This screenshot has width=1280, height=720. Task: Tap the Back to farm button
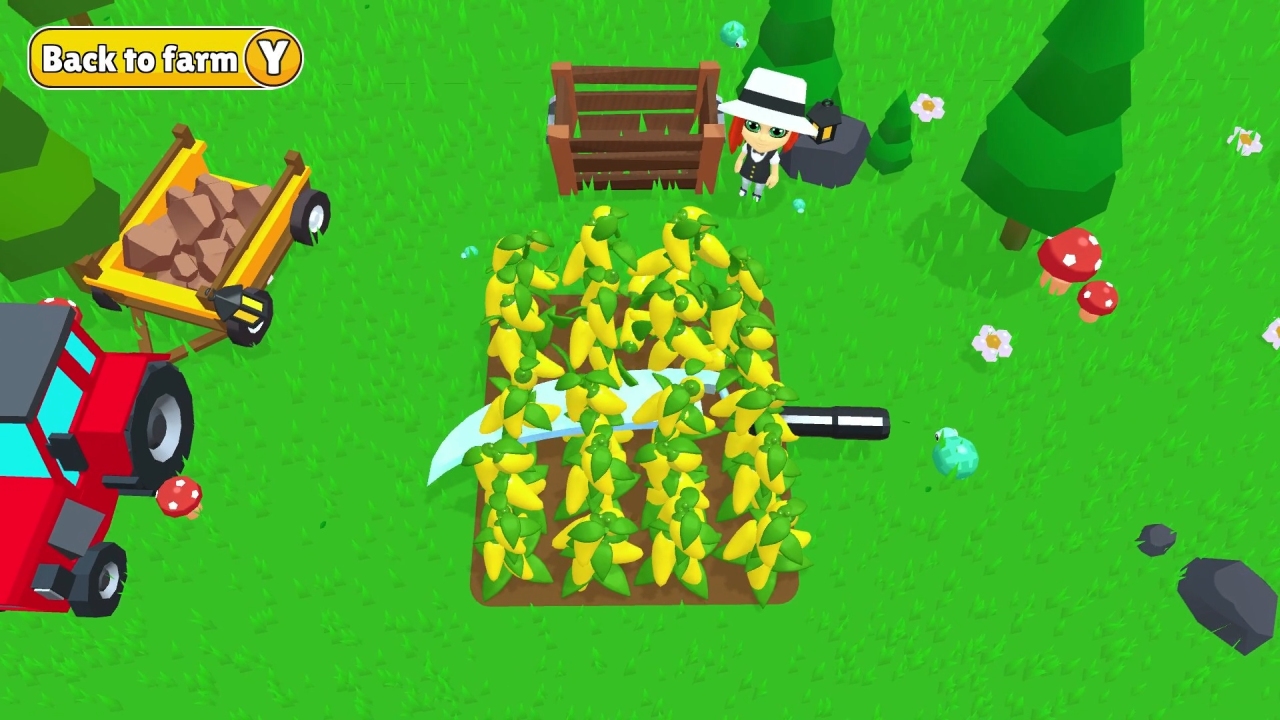pos(165,58)
